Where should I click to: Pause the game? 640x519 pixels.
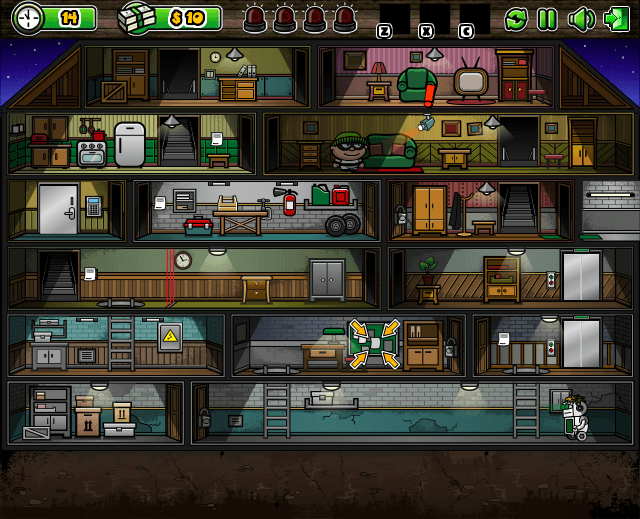547,18
